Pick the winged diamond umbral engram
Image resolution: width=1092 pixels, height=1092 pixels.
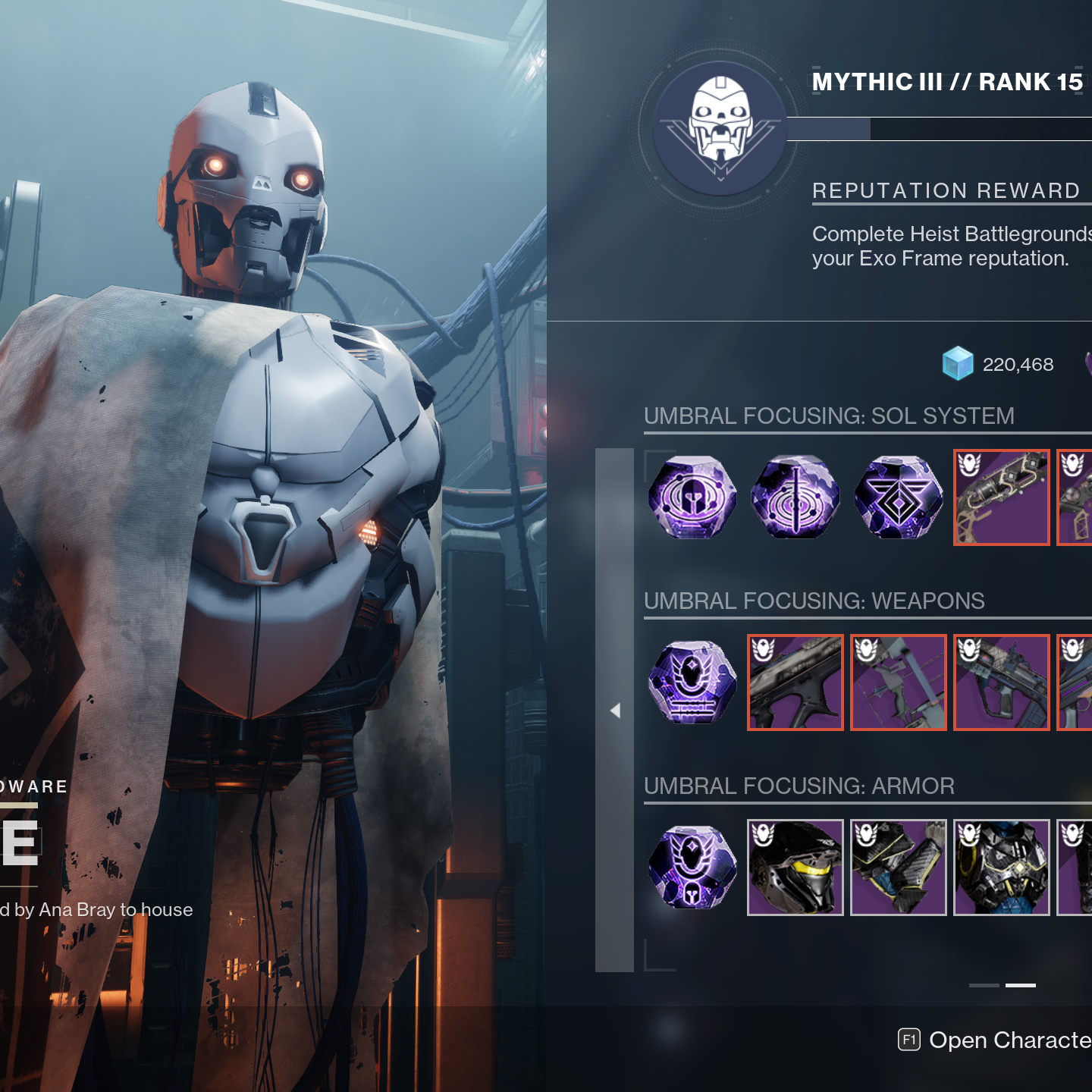[899, 497]
